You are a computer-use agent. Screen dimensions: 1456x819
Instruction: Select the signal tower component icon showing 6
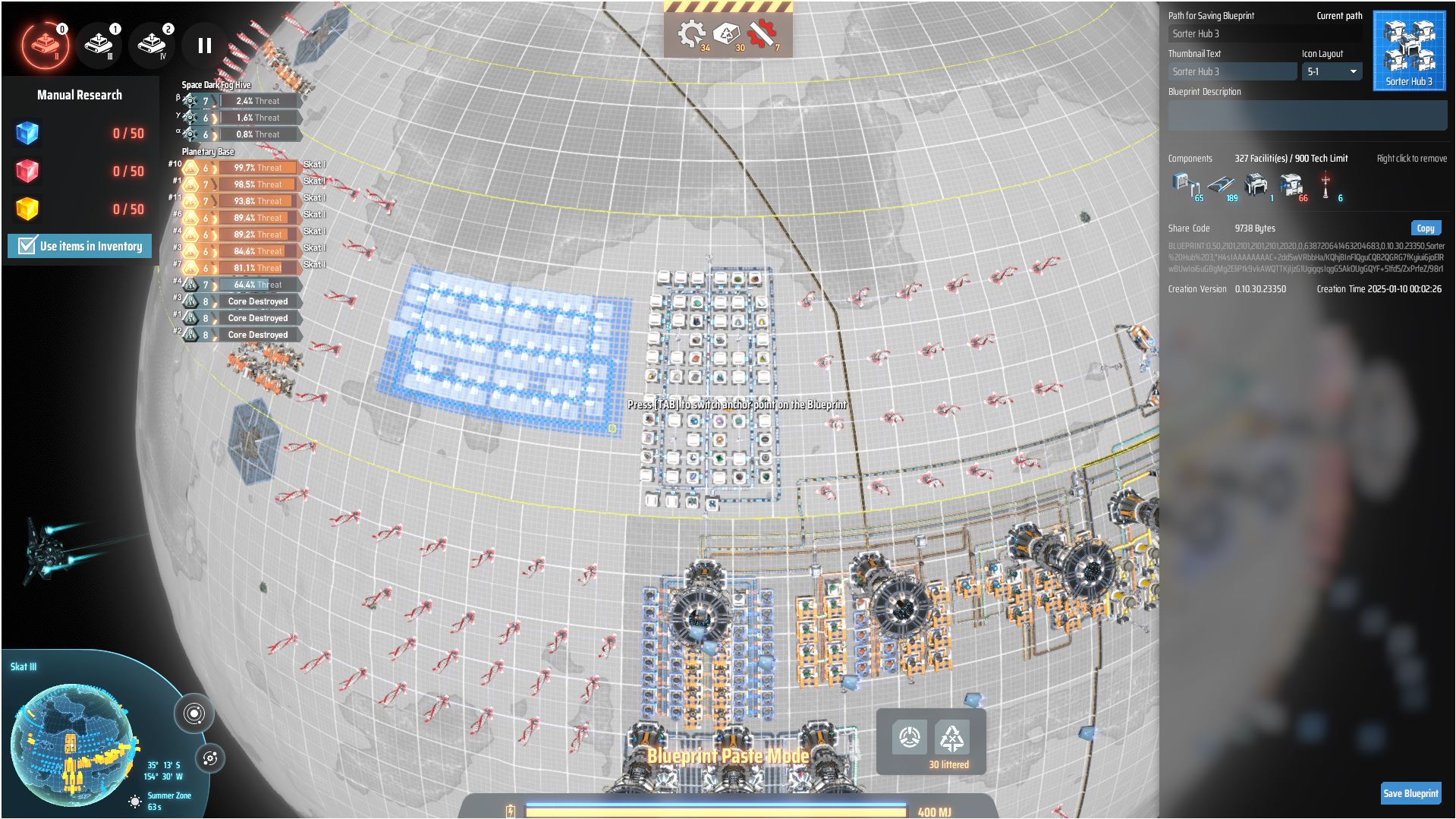tap(1325, 182)
